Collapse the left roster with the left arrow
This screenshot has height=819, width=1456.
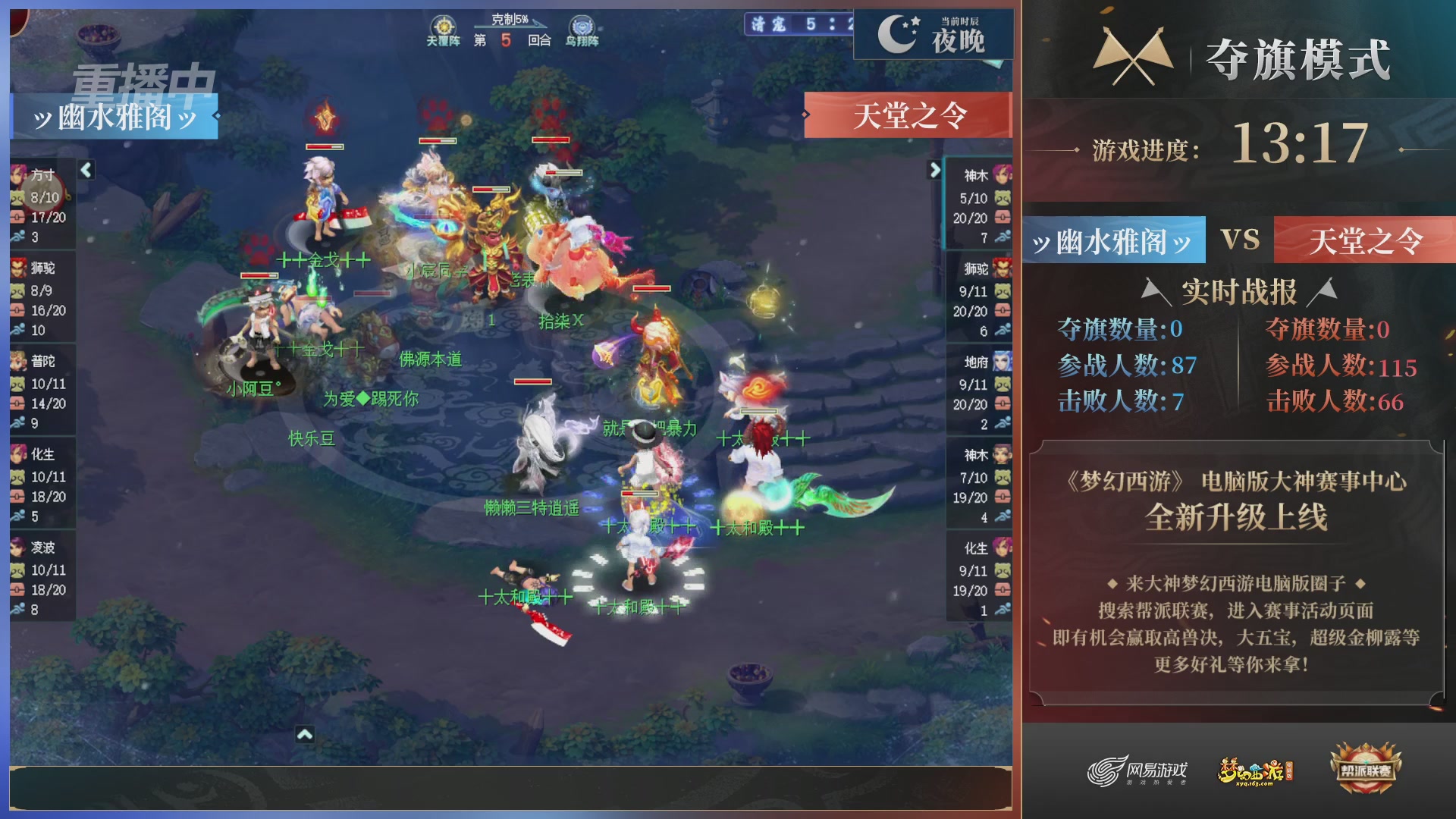coord(86,170)
